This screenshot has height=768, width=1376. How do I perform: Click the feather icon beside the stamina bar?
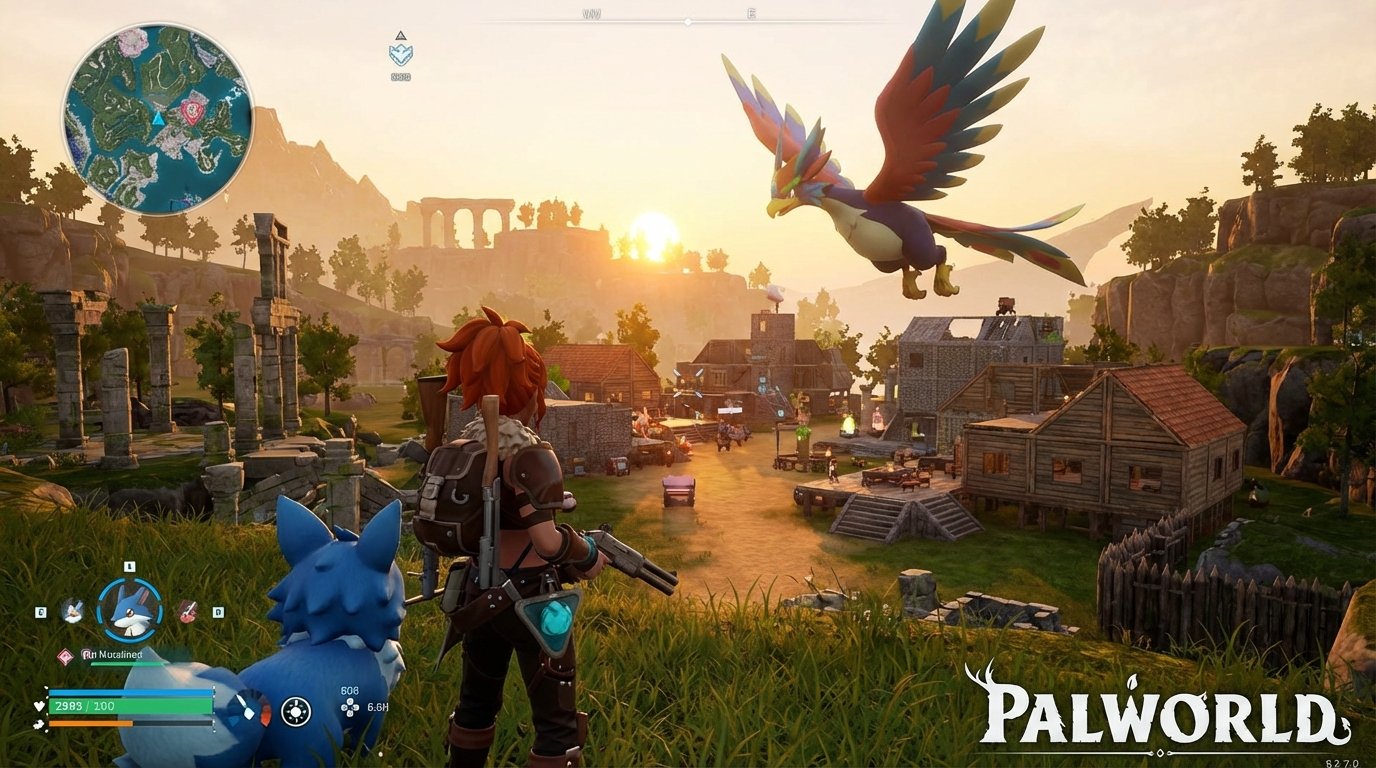pos(40,724)
